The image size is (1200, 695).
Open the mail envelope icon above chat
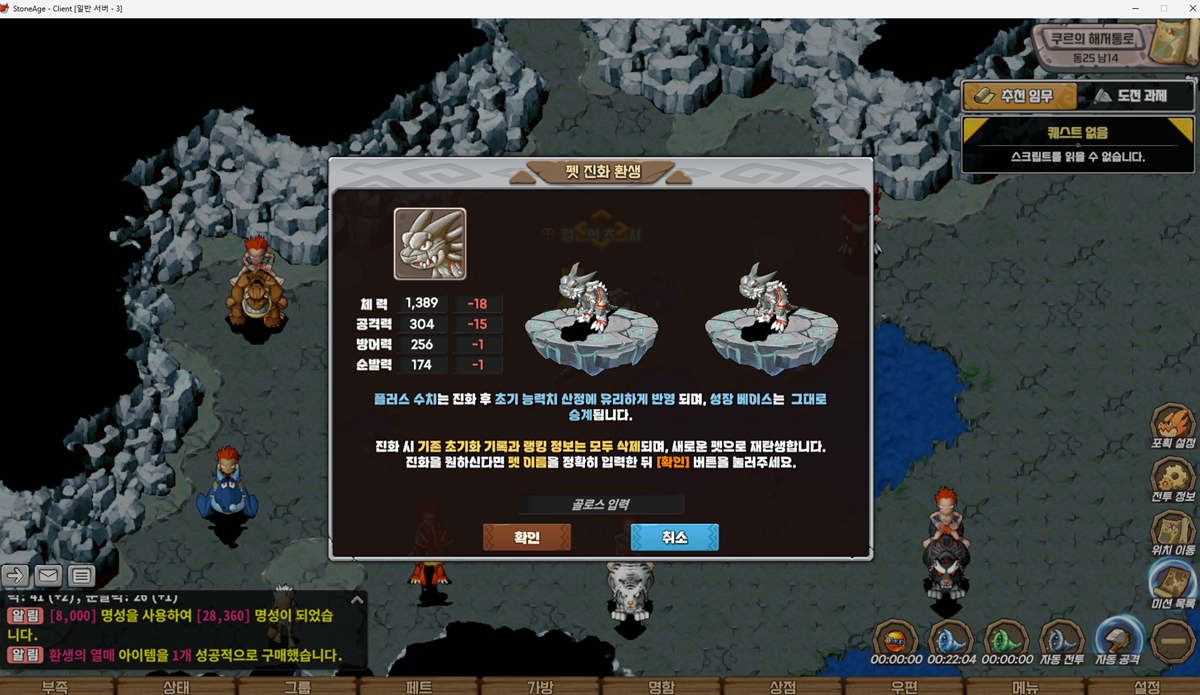48,575
